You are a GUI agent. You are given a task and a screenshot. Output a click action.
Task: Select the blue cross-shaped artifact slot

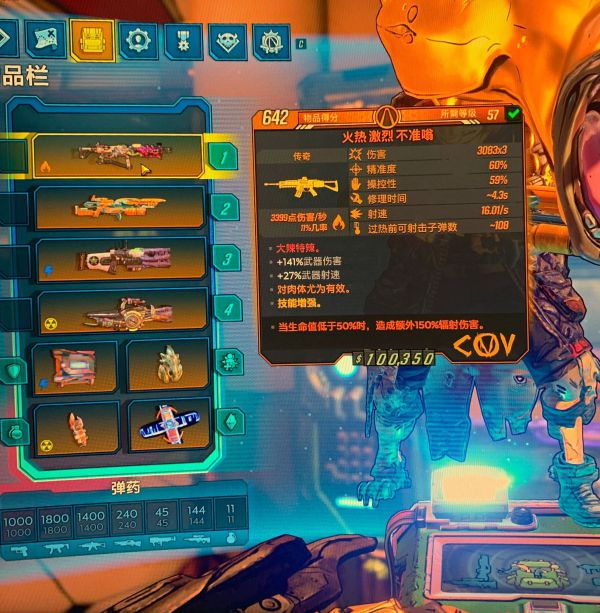pyautogui.click(x=168, y=426)
